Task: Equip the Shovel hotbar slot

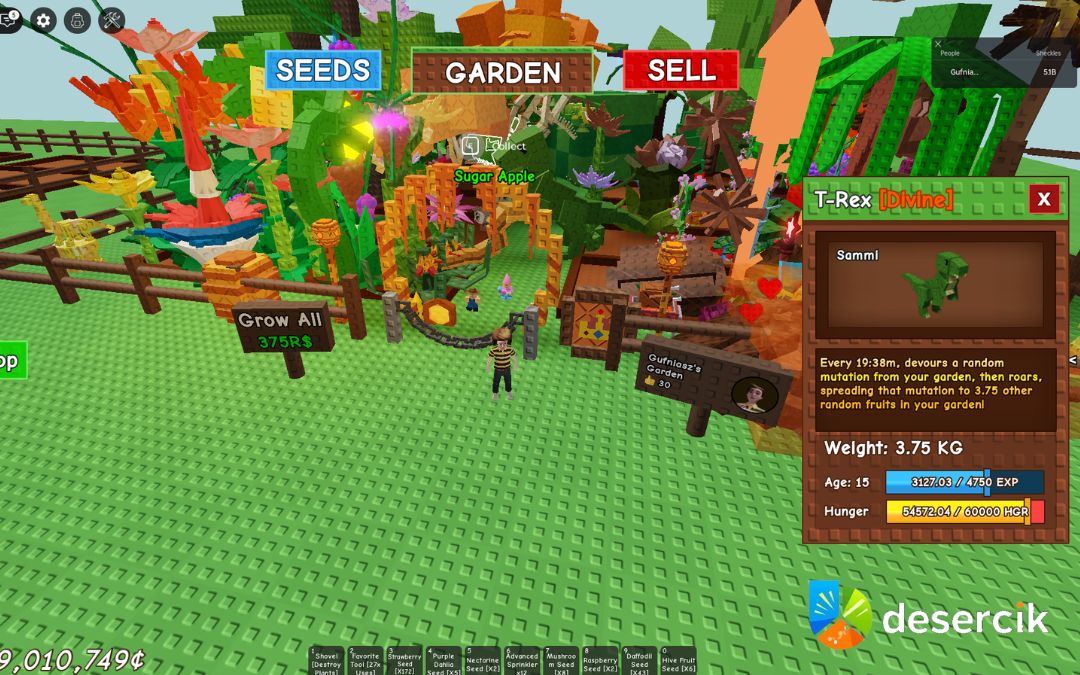Action: tap(326, 661)
